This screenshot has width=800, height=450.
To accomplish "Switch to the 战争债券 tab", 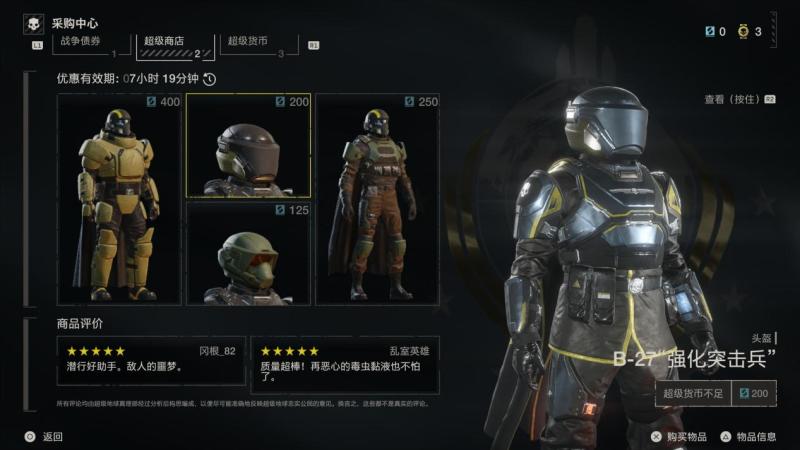I will click(x=82, y=42).
